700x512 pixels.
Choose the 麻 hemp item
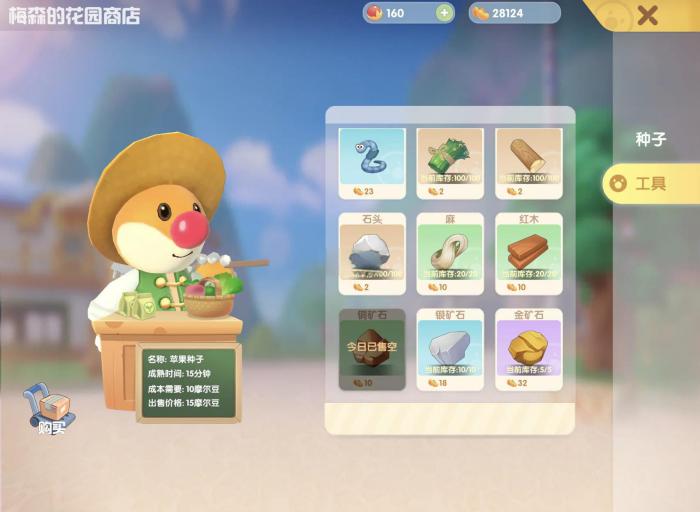point(450,254)
